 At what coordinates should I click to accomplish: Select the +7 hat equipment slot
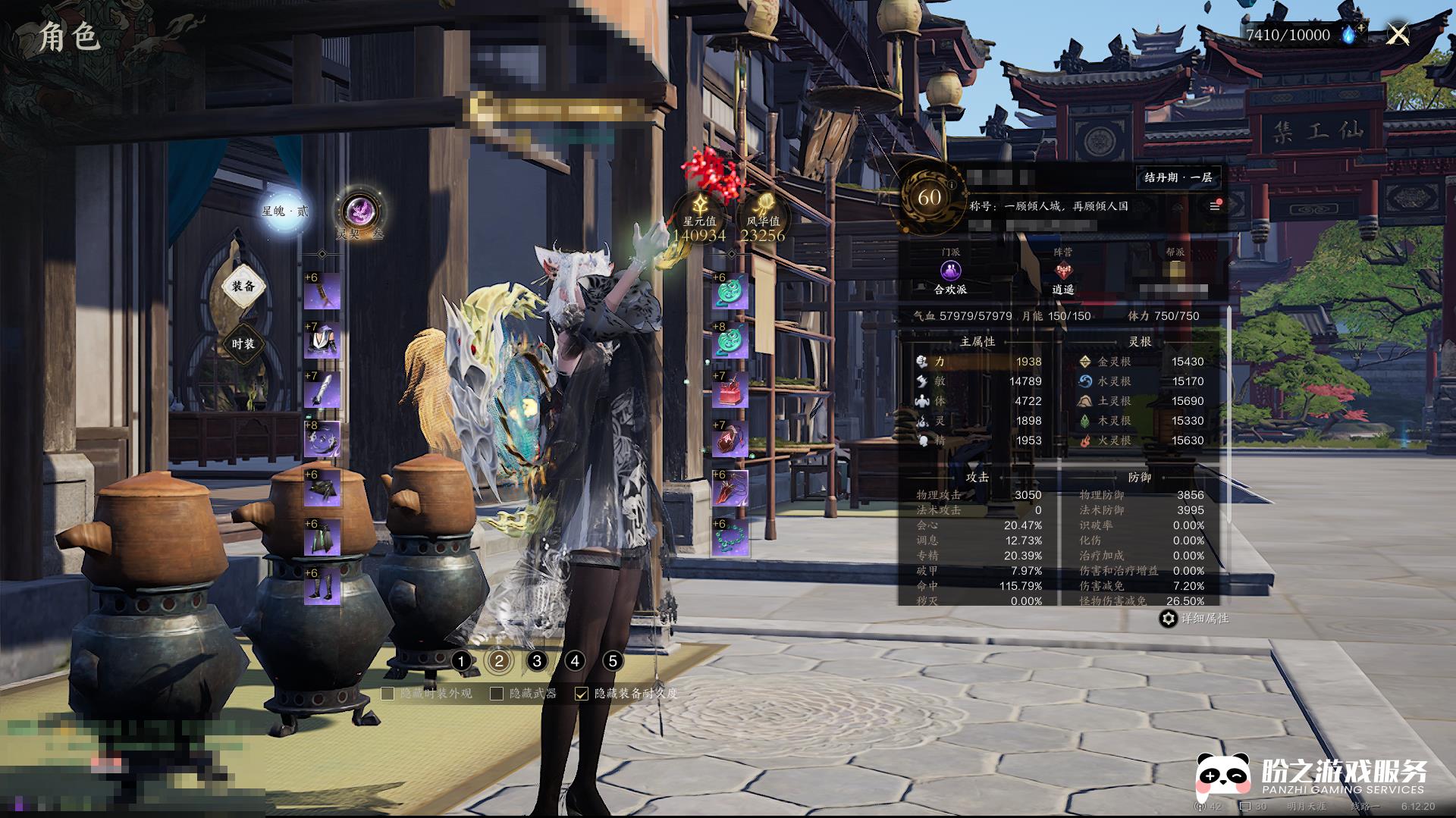point(322,340)
